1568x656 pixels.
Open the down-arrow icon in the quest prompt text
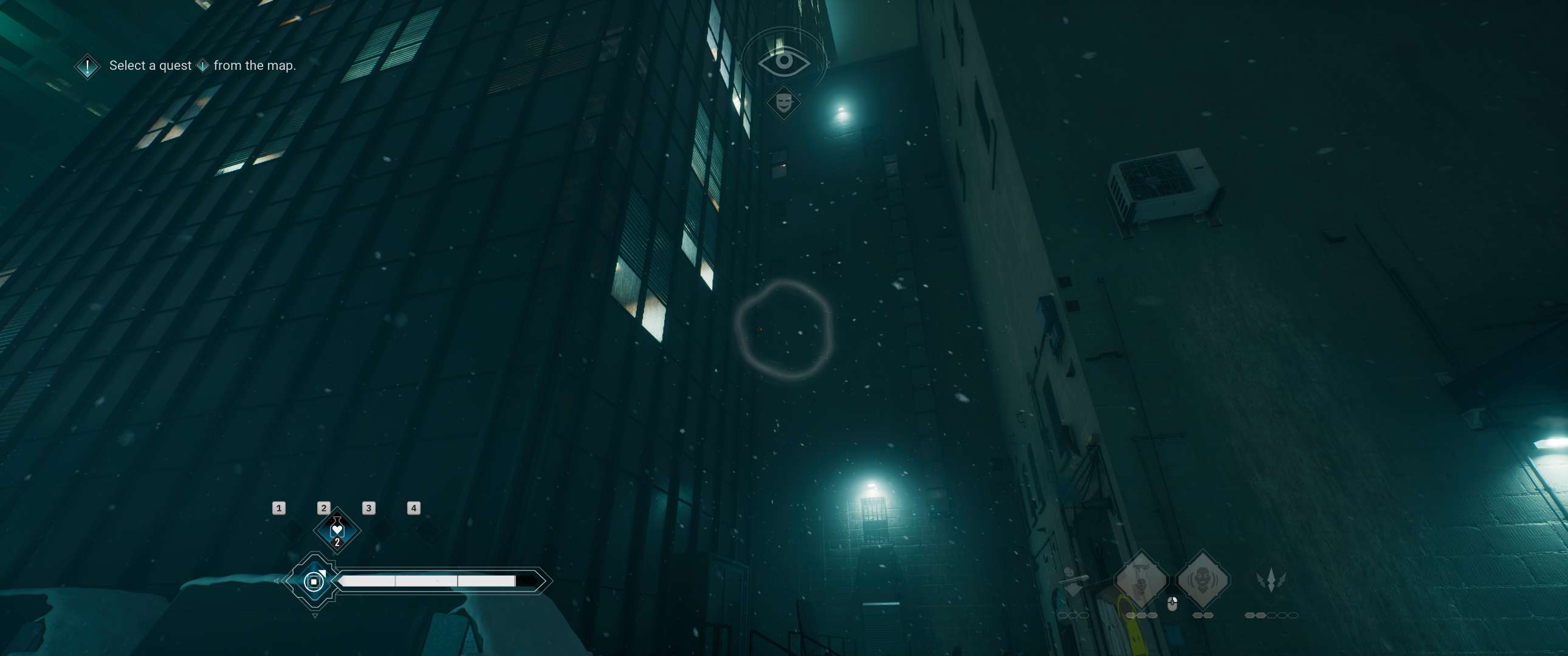pos(205,65)
